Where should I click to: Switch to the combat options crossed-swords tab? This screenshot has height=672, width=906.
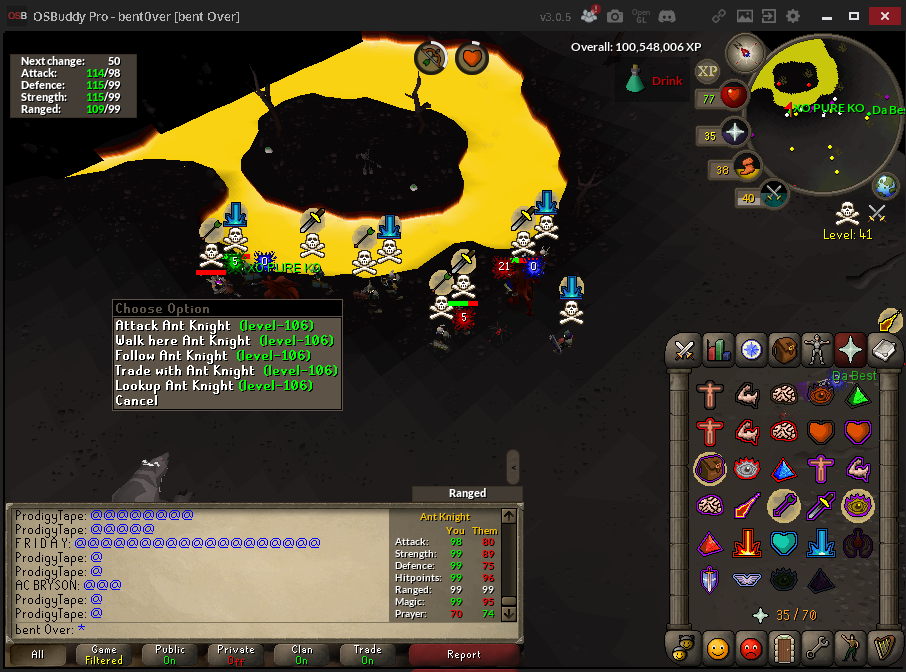coord(685,349)
